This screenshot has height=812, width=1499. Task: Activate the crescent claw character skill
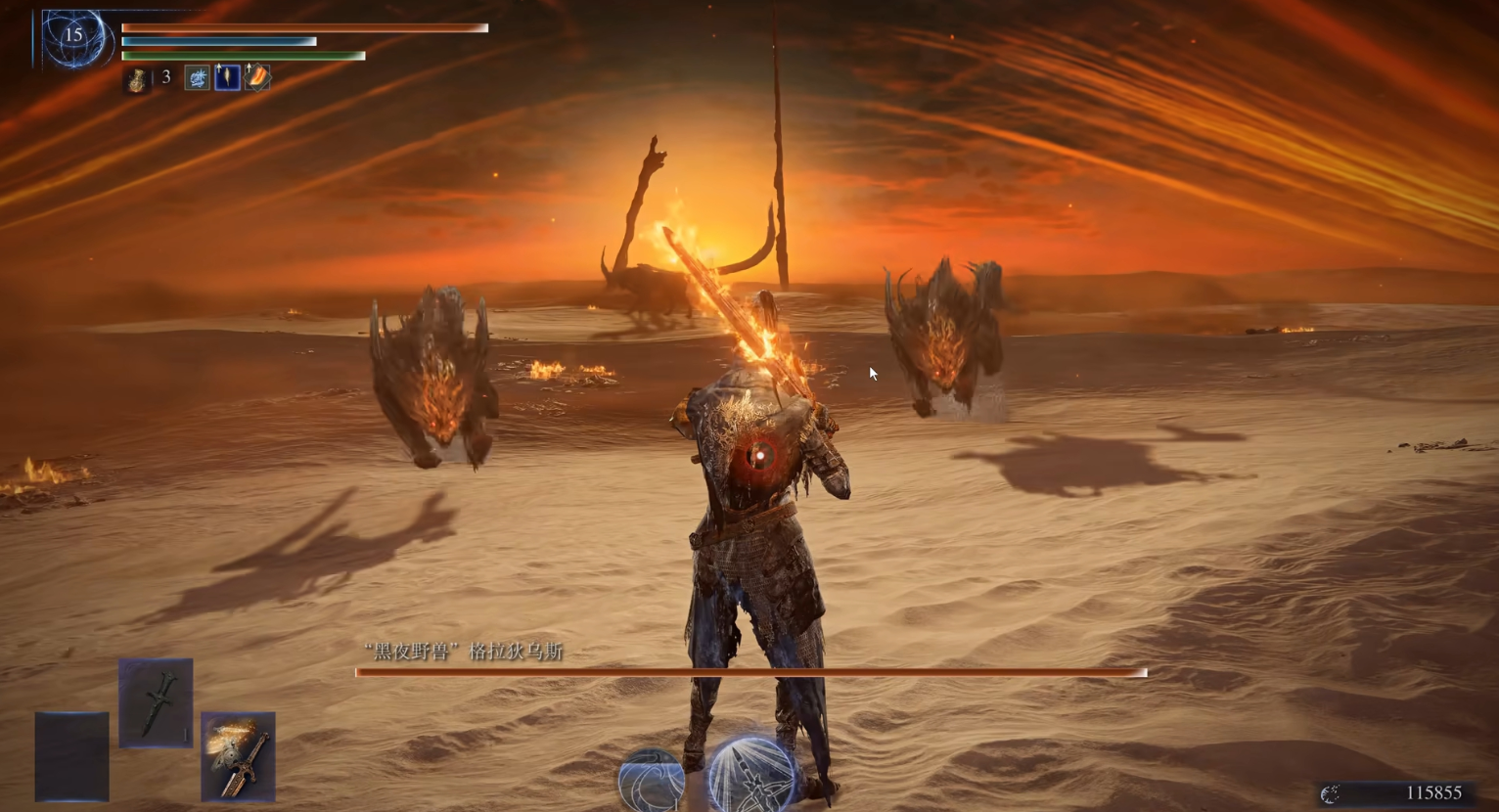[x=651, y=780]
